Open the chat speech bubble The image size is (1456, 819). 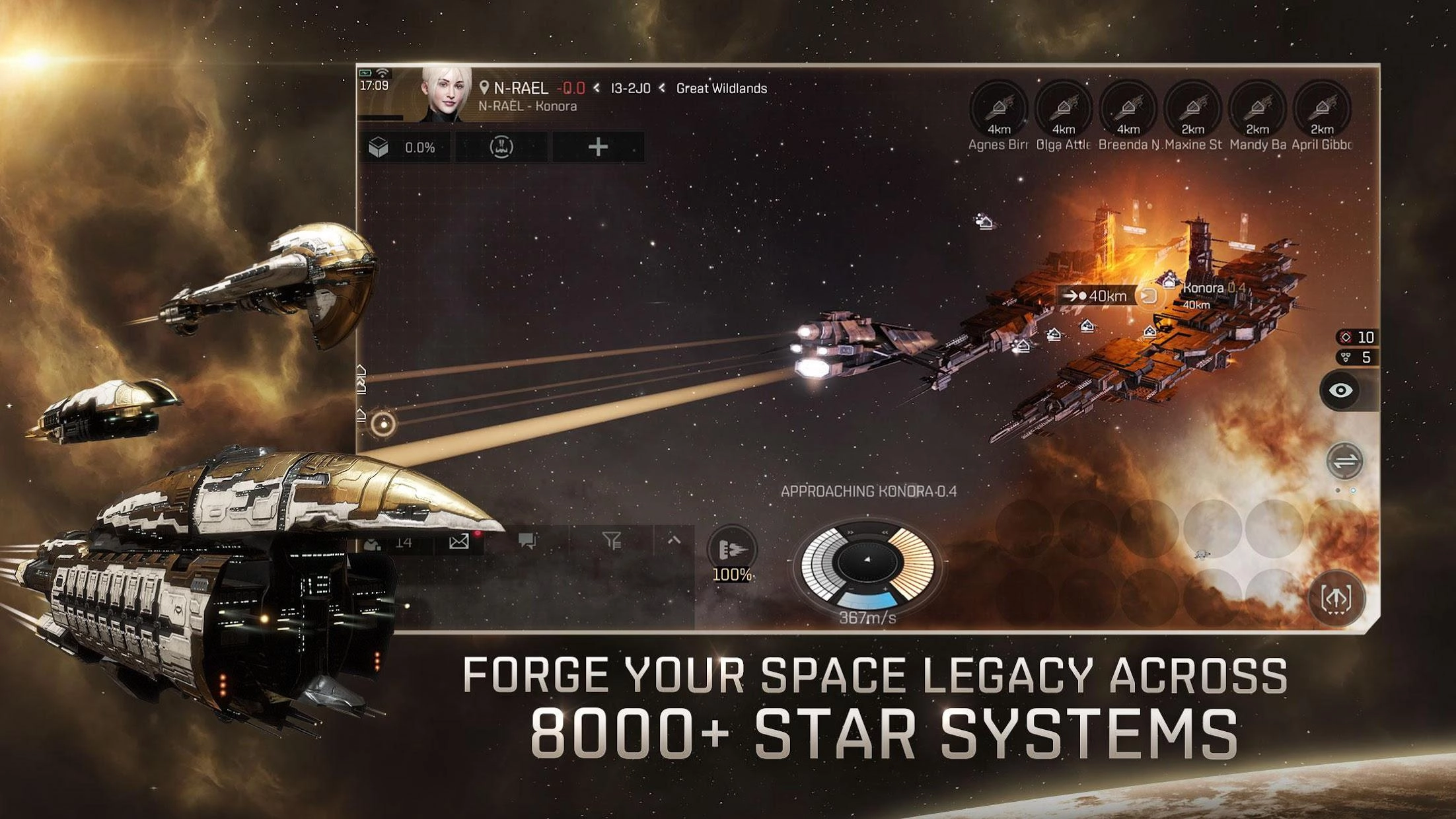[527, 542]
